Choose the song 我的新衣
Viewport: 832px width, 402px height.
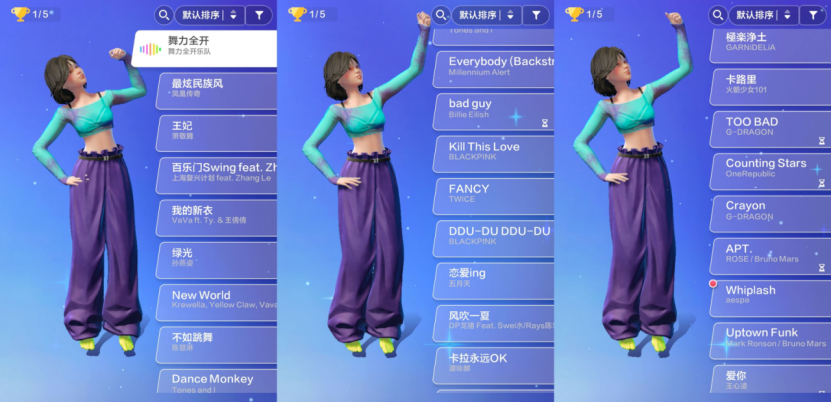[x=217, y=217]
